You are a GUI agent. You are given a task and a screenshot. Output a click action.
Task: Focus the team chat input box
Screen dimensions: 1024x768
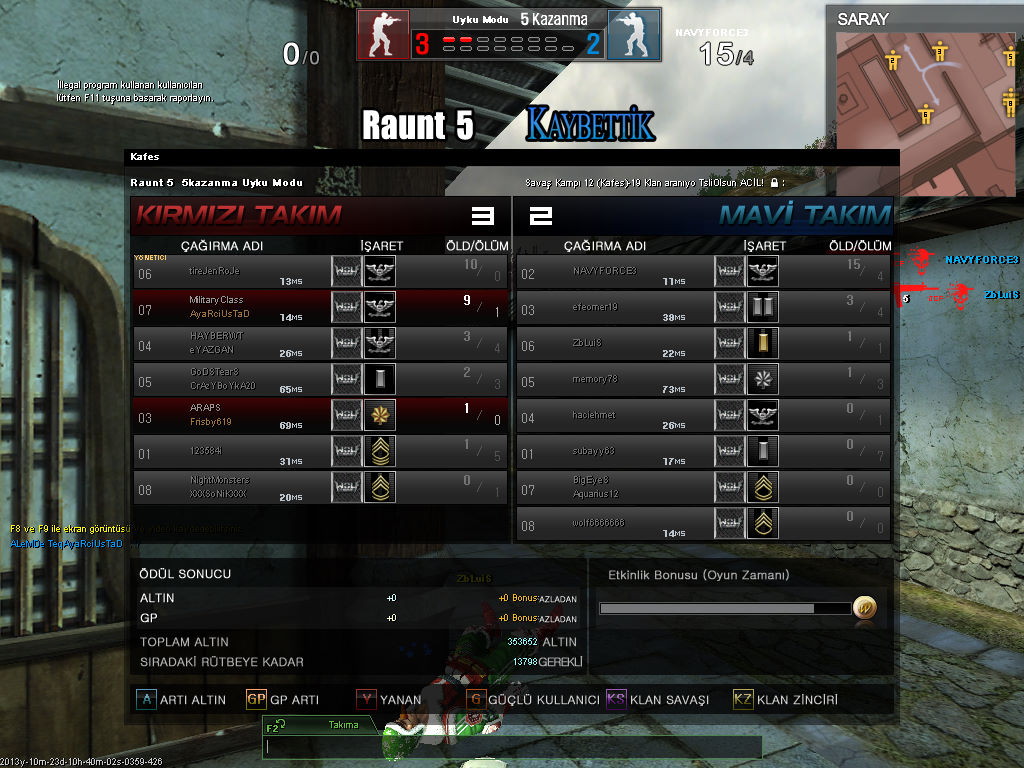click(512, 747)
